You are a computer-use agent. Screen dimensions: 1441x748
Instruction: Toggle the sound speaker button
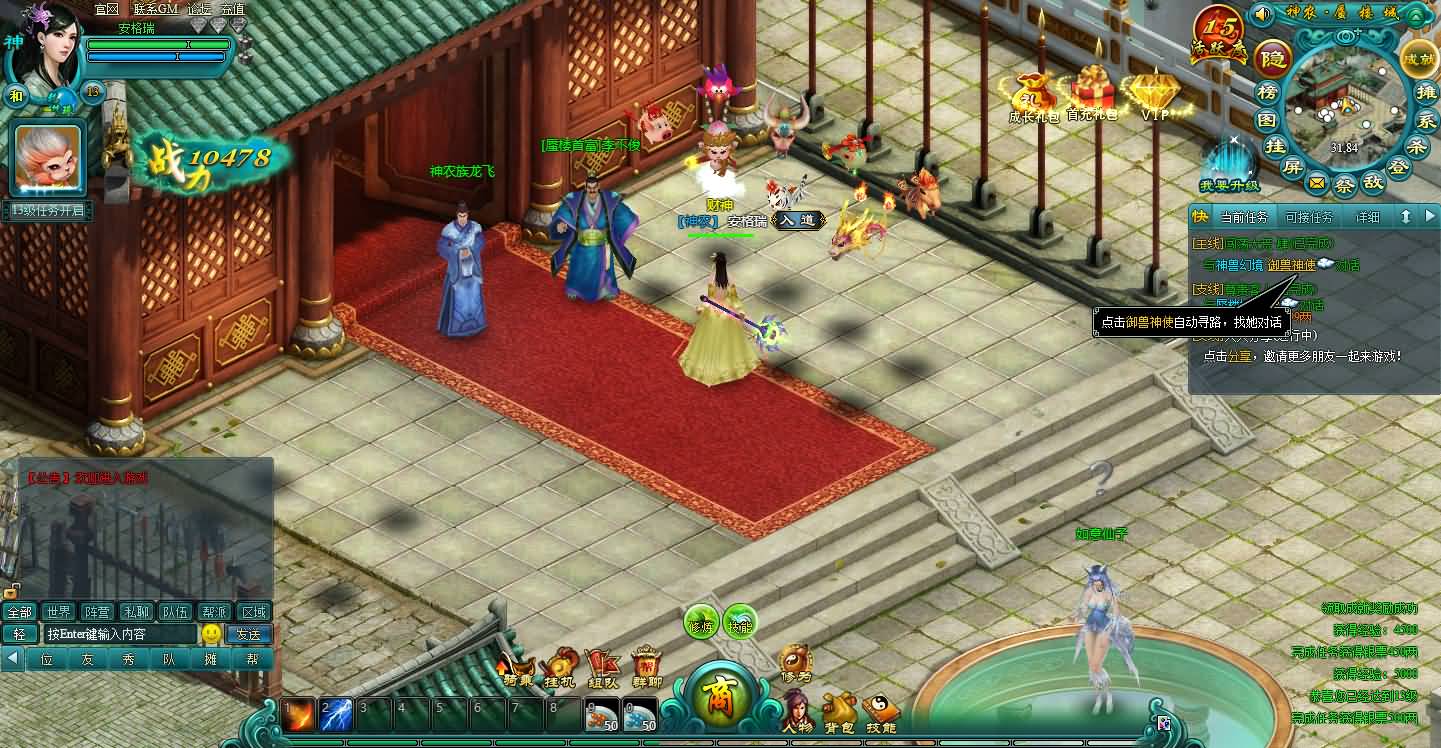1262,14
